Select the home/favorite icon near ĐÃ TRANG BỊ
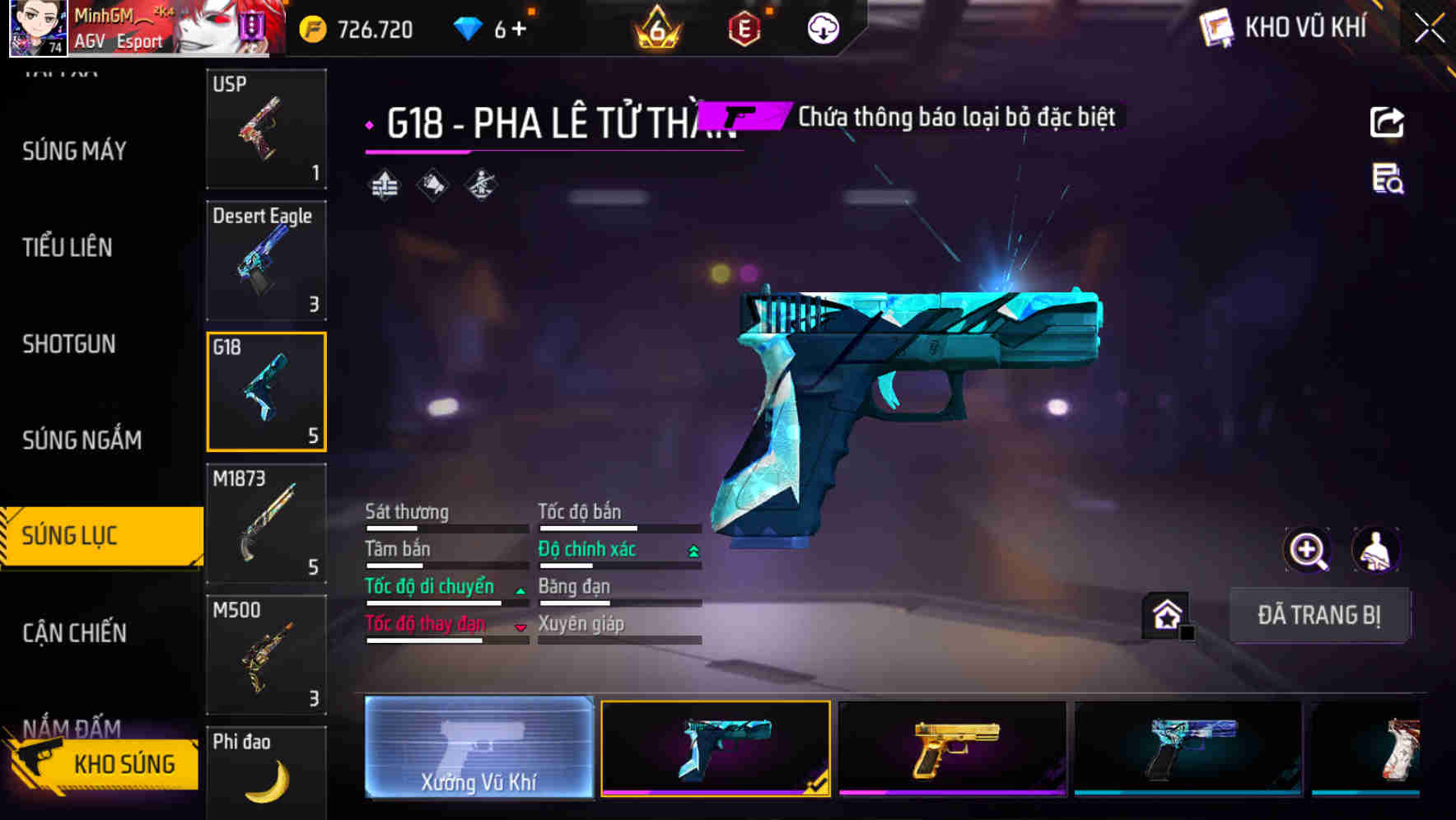 coord(1166,615)
